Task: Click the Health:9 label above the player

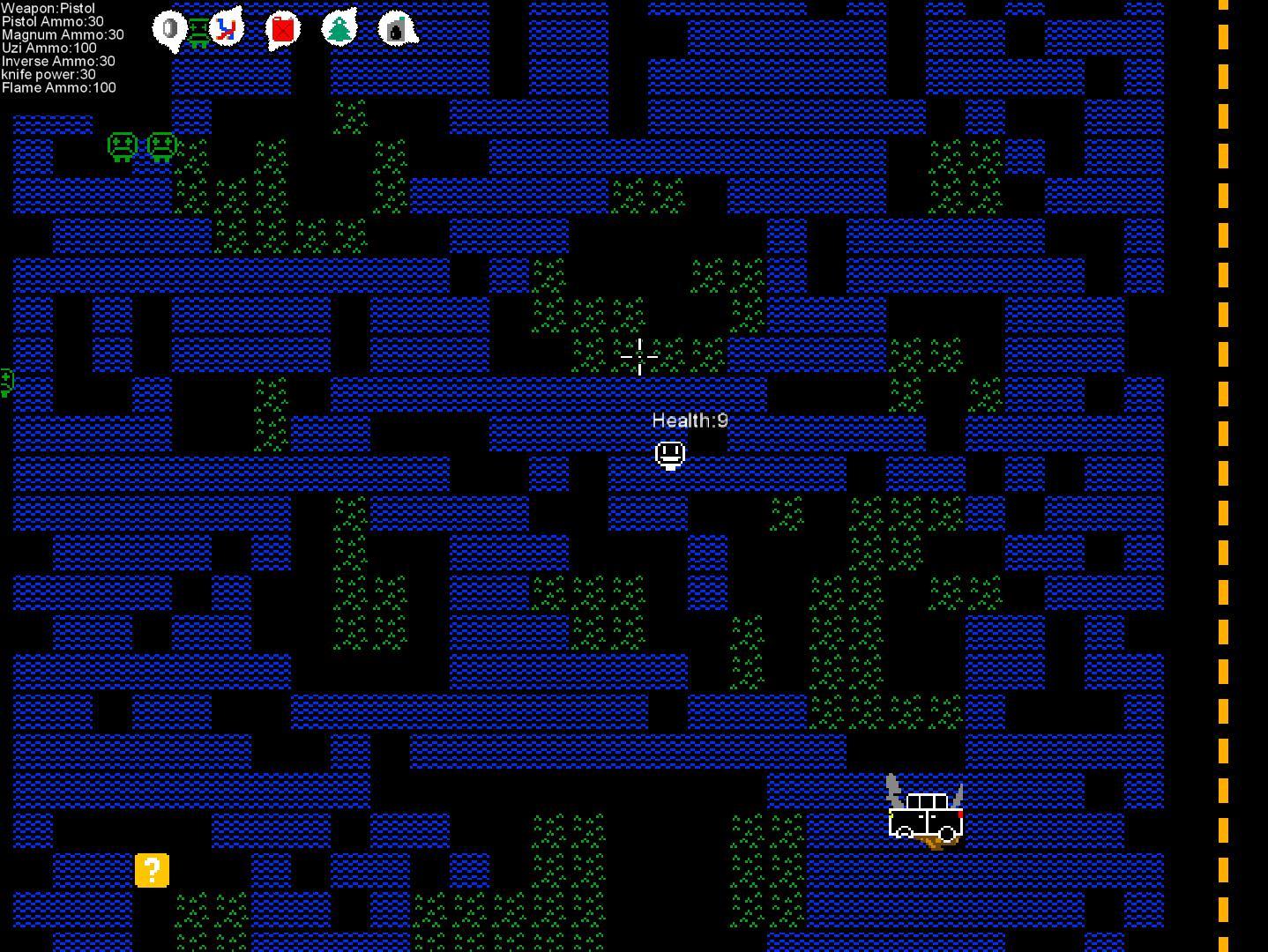Action: [691, 420]
